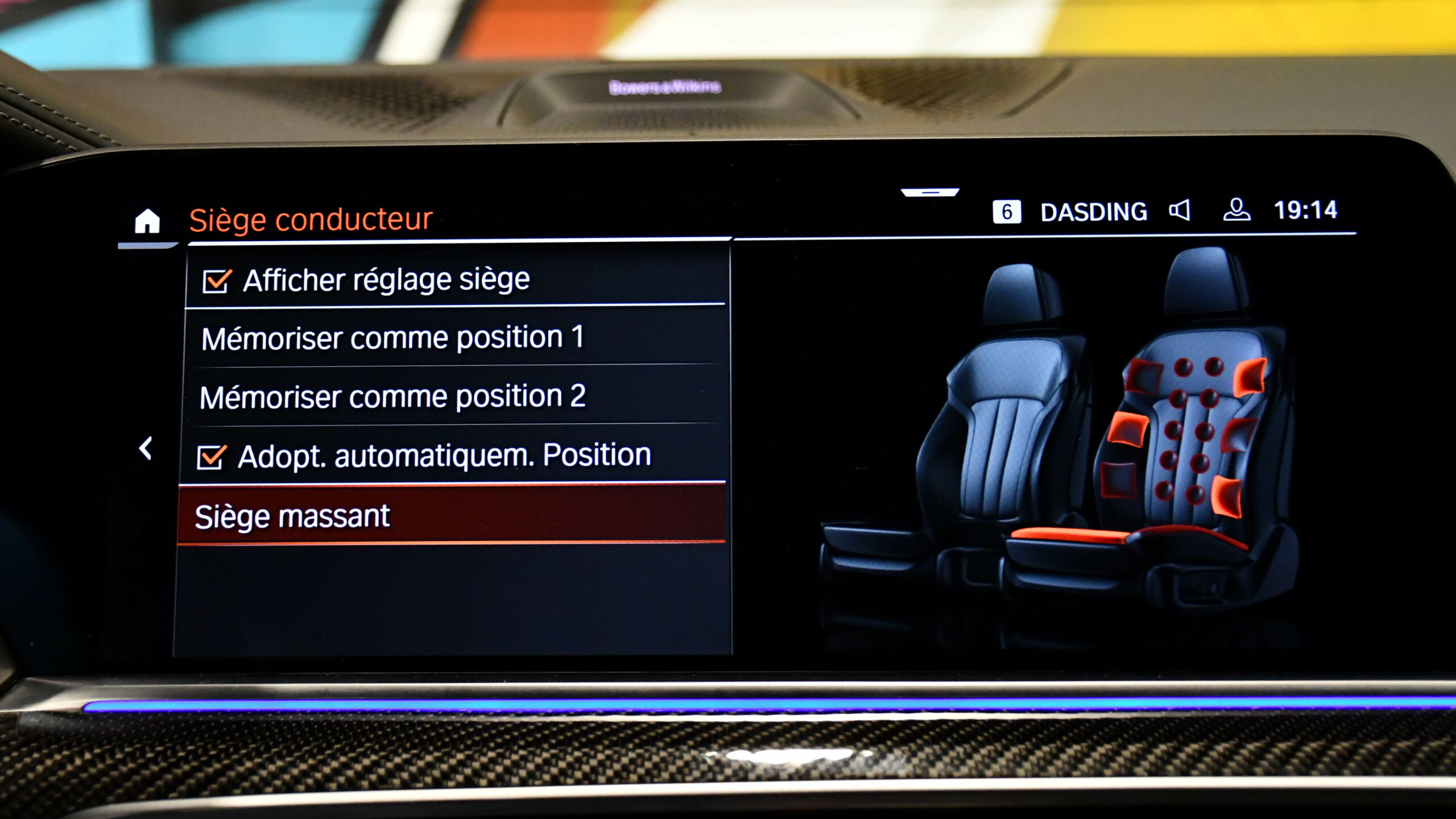Image resolution: width=1456 pixels, height=819 pixels.
Task: Select Mémoriser comme position 1
Action: (392, 338)
